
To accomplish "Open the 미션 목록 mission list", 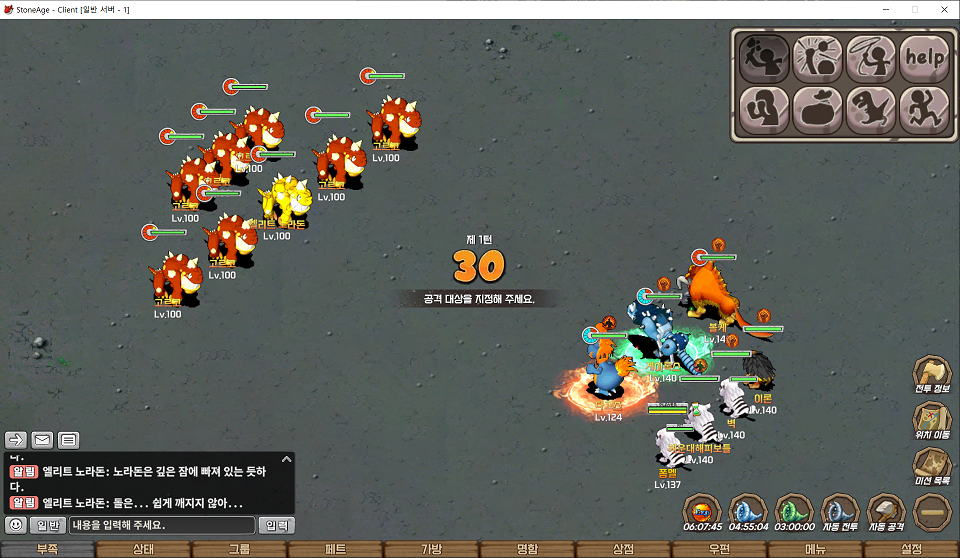I will pos(932,466).
